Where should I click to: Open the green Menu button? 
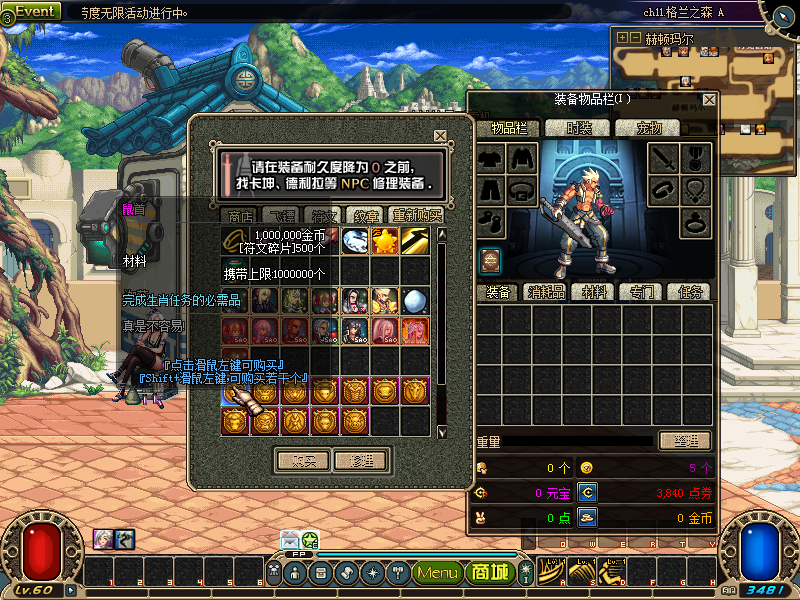[x=437, y=573]
